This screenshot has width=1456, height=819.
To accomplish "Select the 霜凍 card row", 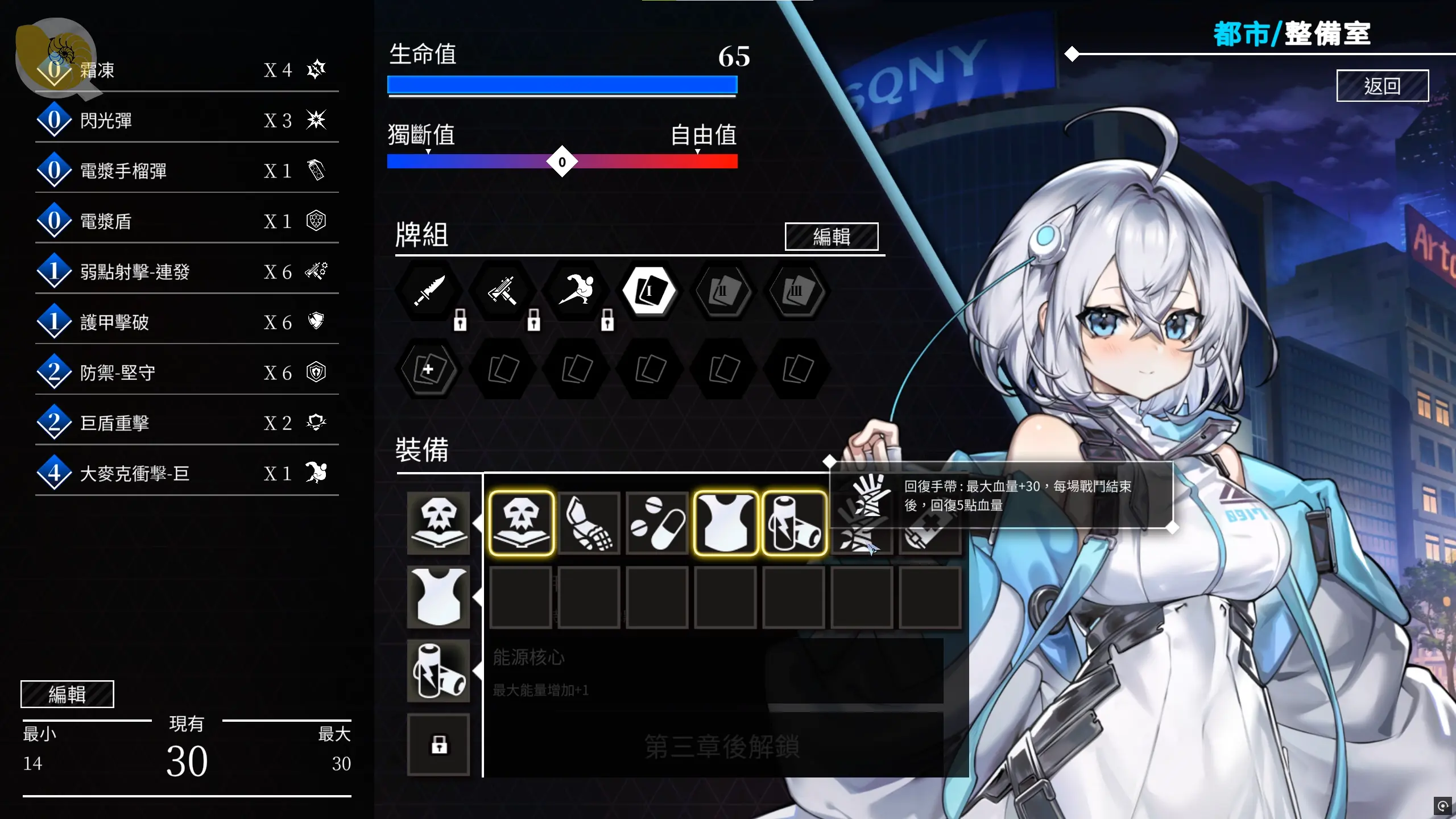I will coord(187,71).
